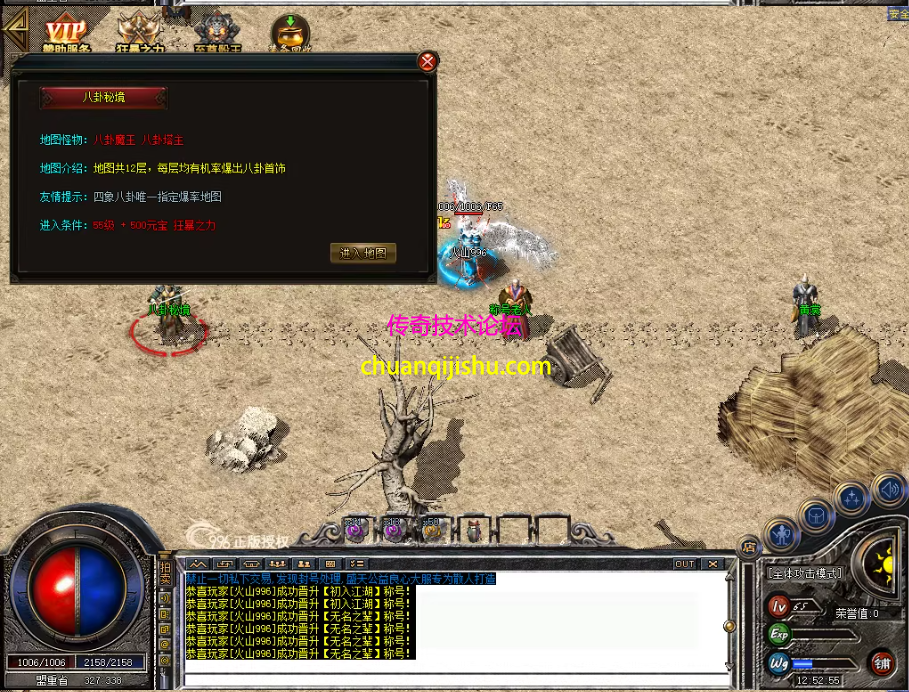This screenshot has height=692, width=909.
Task: Open the 狂暴之力 crossed-axes icon
Action: pyautogui.click(x=139, y=32)
